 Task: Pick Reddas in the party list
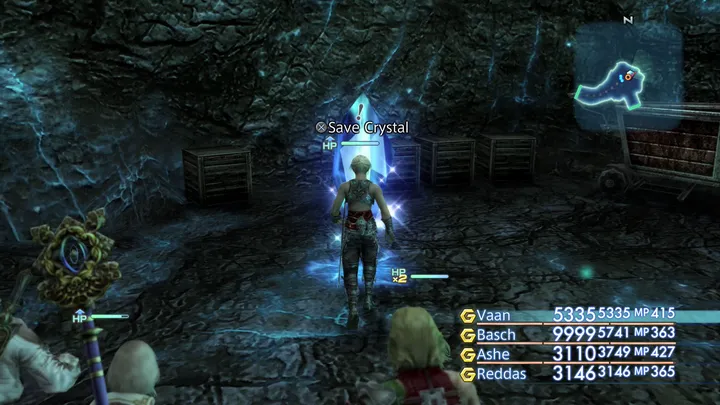(x=501, y=372)
